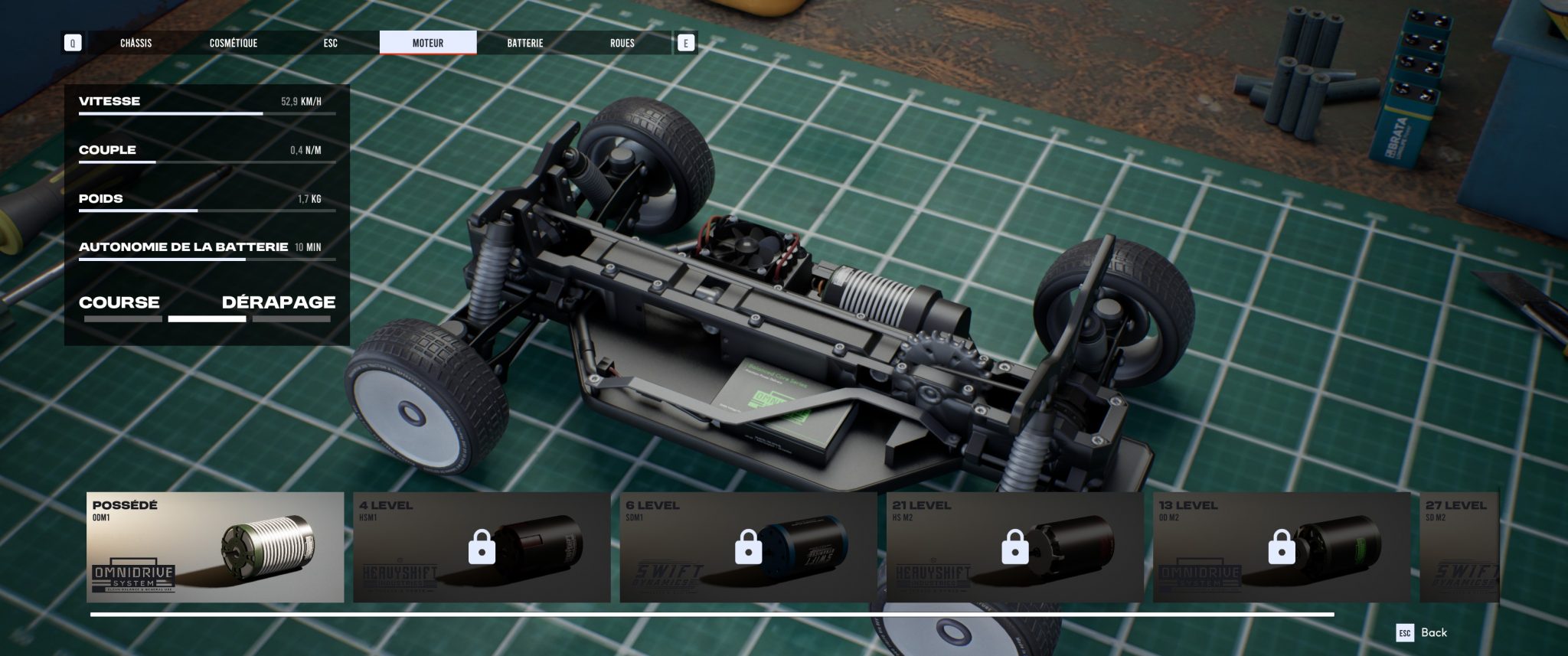This screenshot has height=656, width=1568.
Task: Choose the OD M2 level 13 motor
Action: pyautogui.click(x=1281, y=547)
